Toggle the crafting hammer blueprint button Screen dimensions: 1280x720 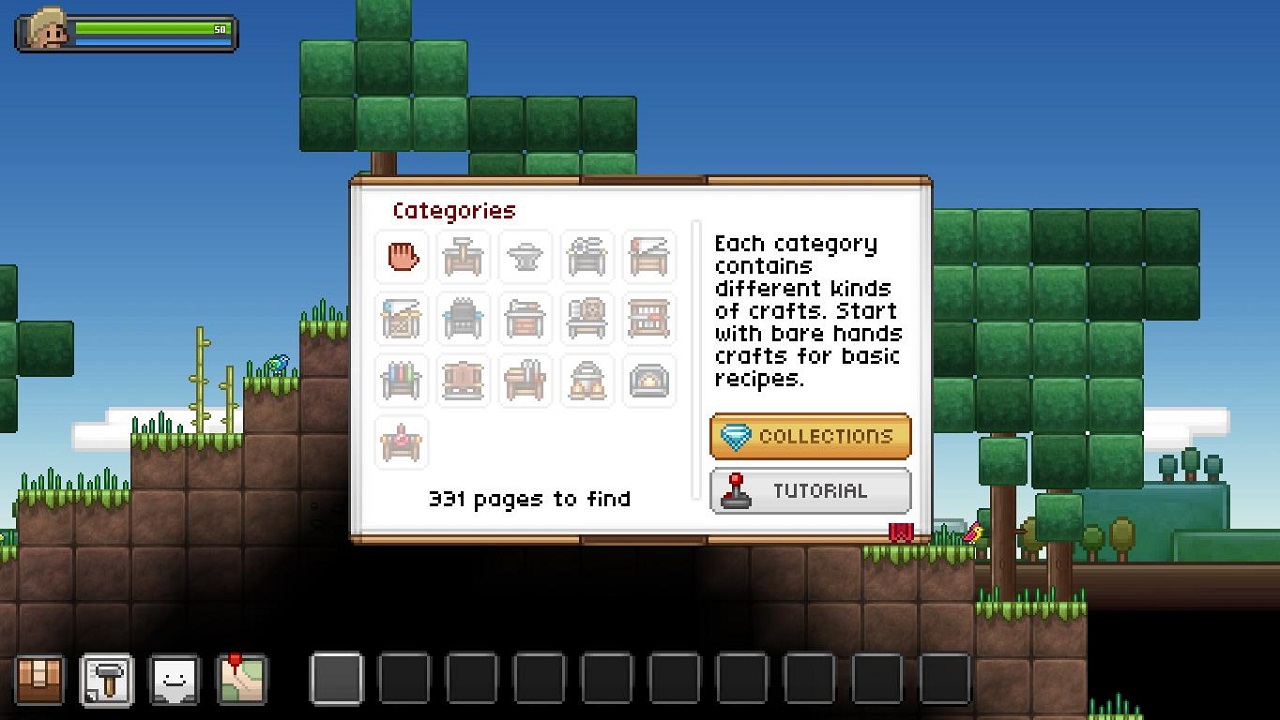click(107, 680)
